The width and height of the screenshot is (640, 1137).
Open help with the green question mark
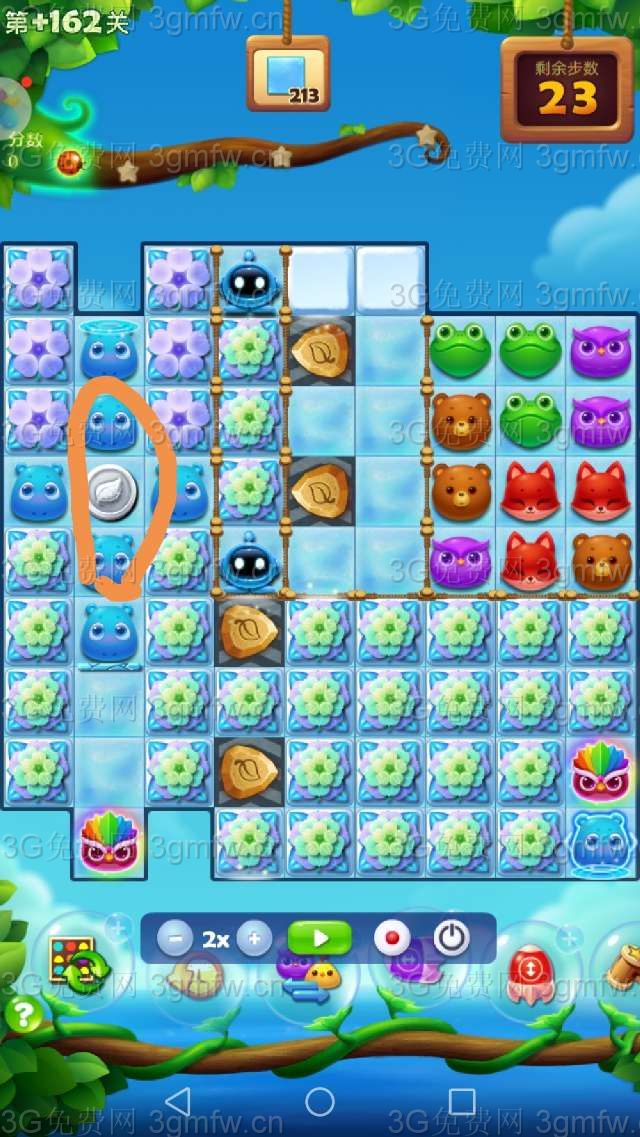pos(23,1016)
